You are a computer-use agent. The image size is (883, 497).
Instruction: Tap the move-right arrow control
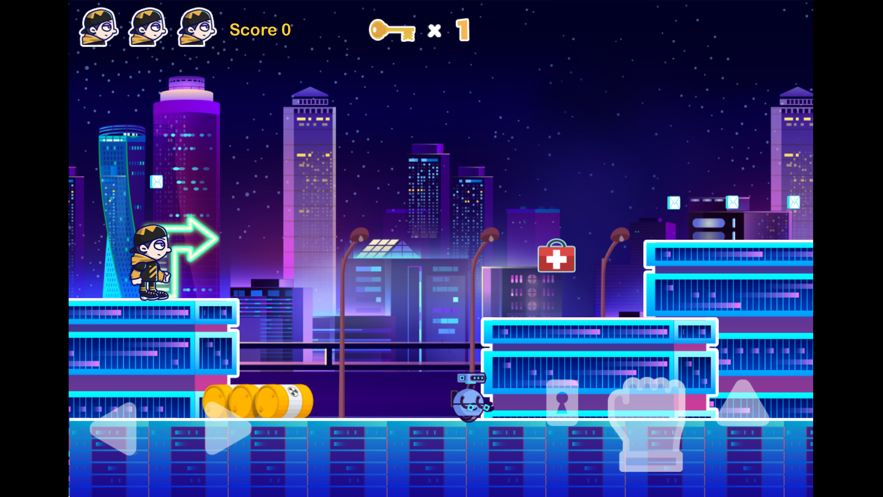[x=227, y=429]
